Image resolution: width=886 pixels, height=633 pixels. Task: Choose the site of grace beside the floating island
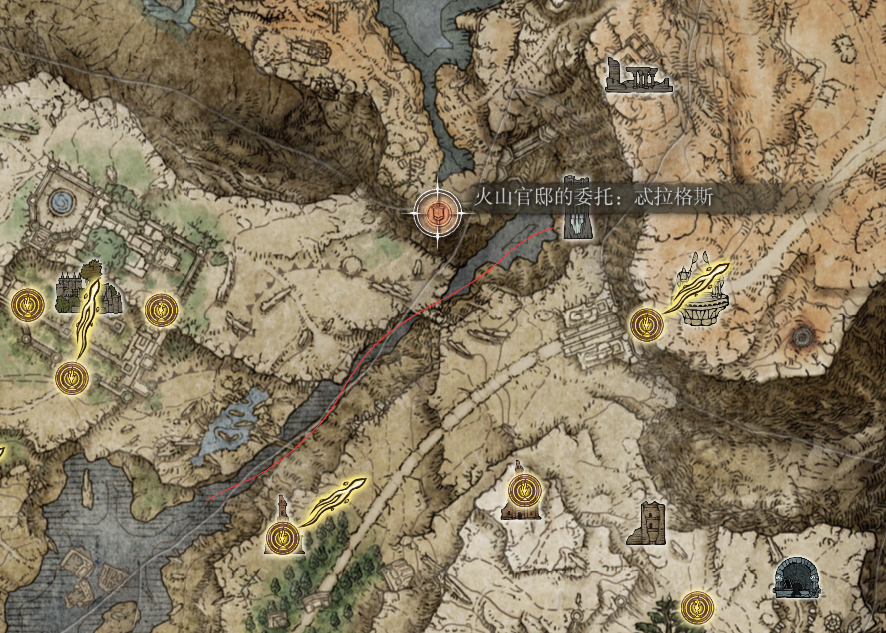click(x=645, y=324)
